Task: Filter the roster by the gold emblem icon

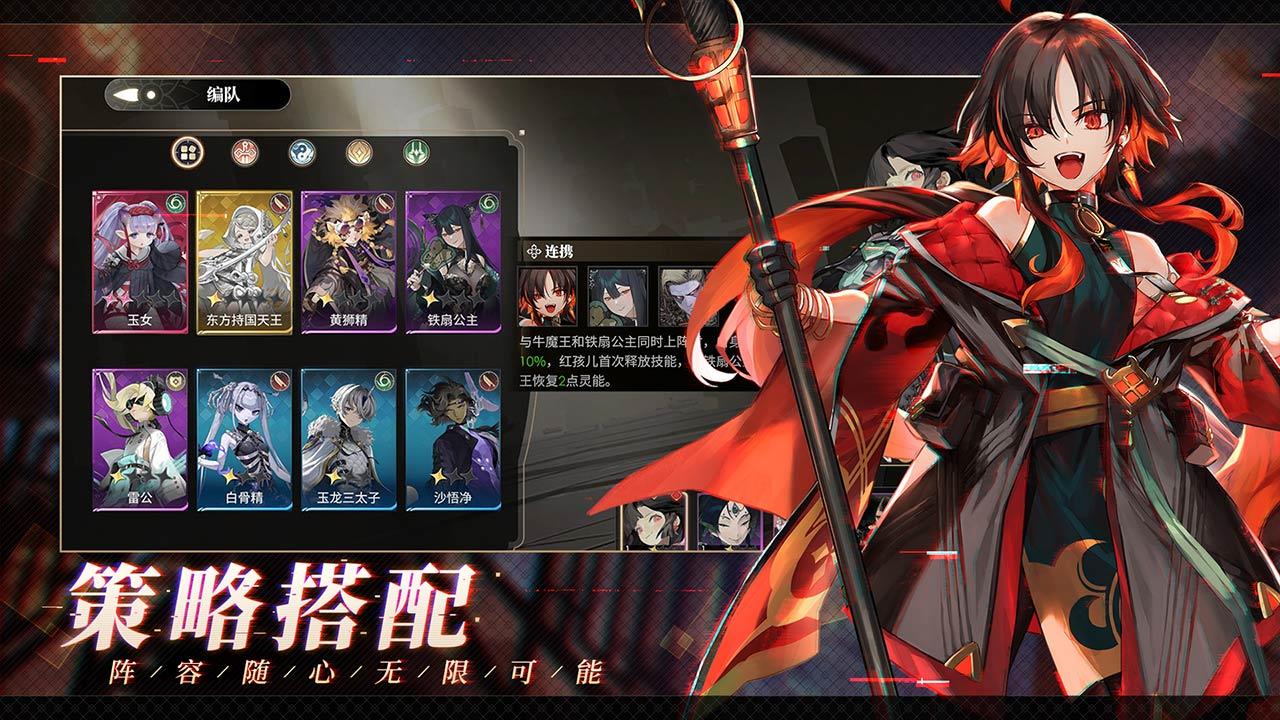Action: (x=360, y=152)
